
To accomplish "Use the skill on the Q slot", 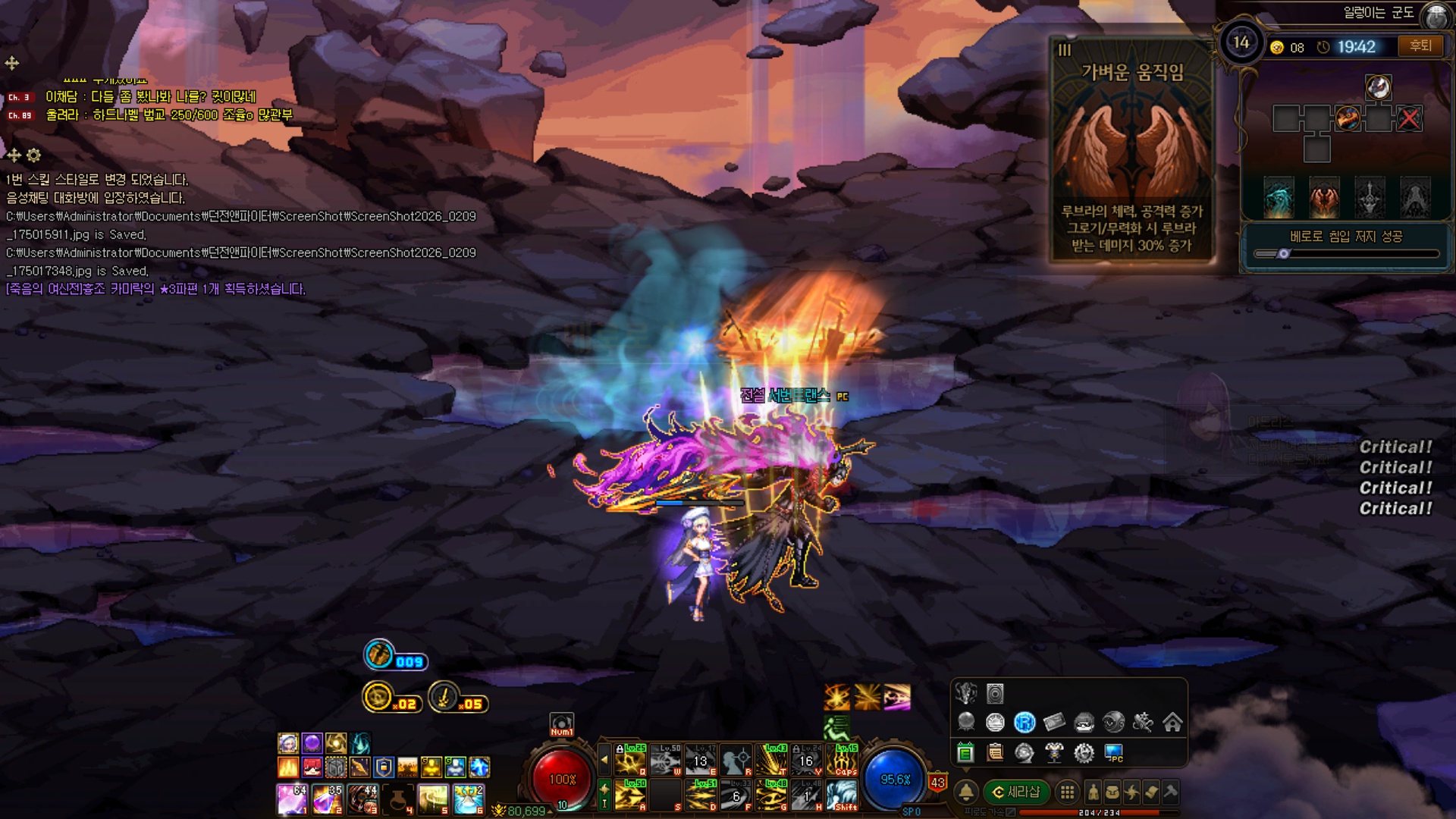I will coord(630,760).
